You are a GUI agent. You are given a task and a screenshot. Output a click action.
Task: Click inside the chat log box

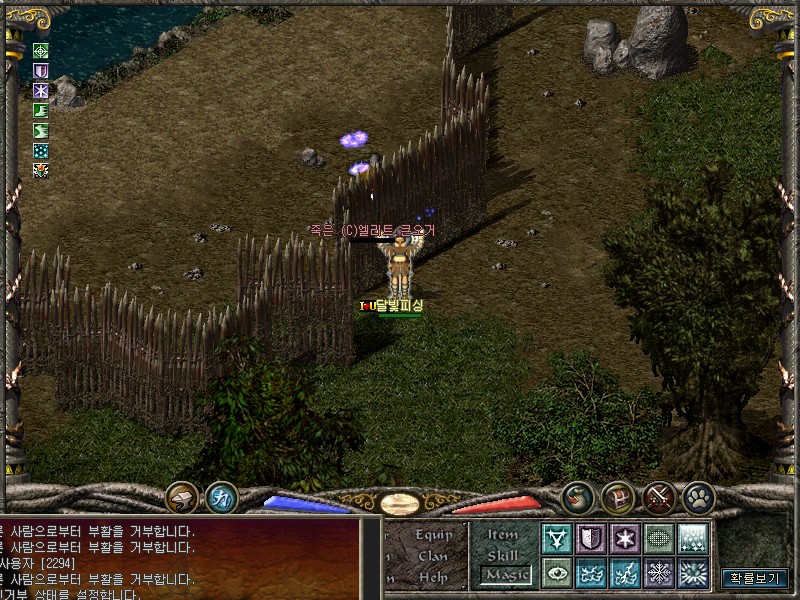pos(180,560)
